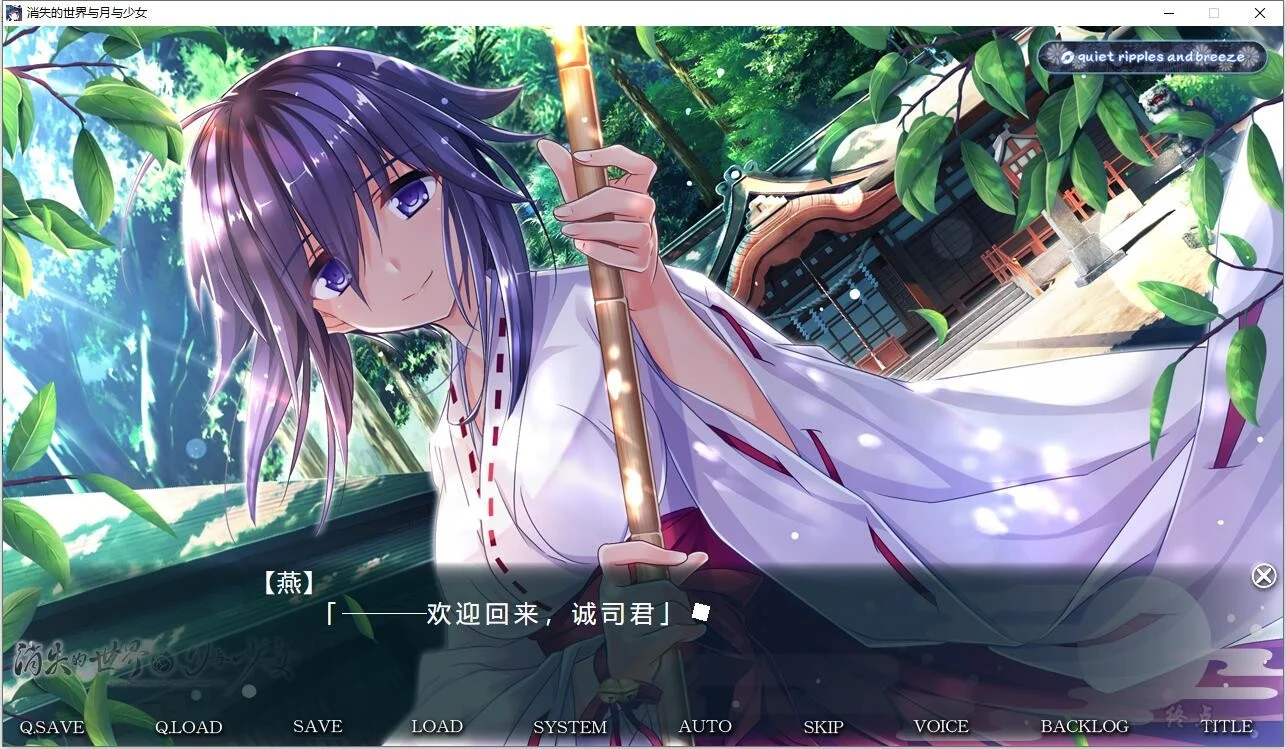Image resolution: width=1286 pixels, height=749 pixels.
Task: Click the blinking page-advance cursor after the dialogue
Action: pos(701,612)
